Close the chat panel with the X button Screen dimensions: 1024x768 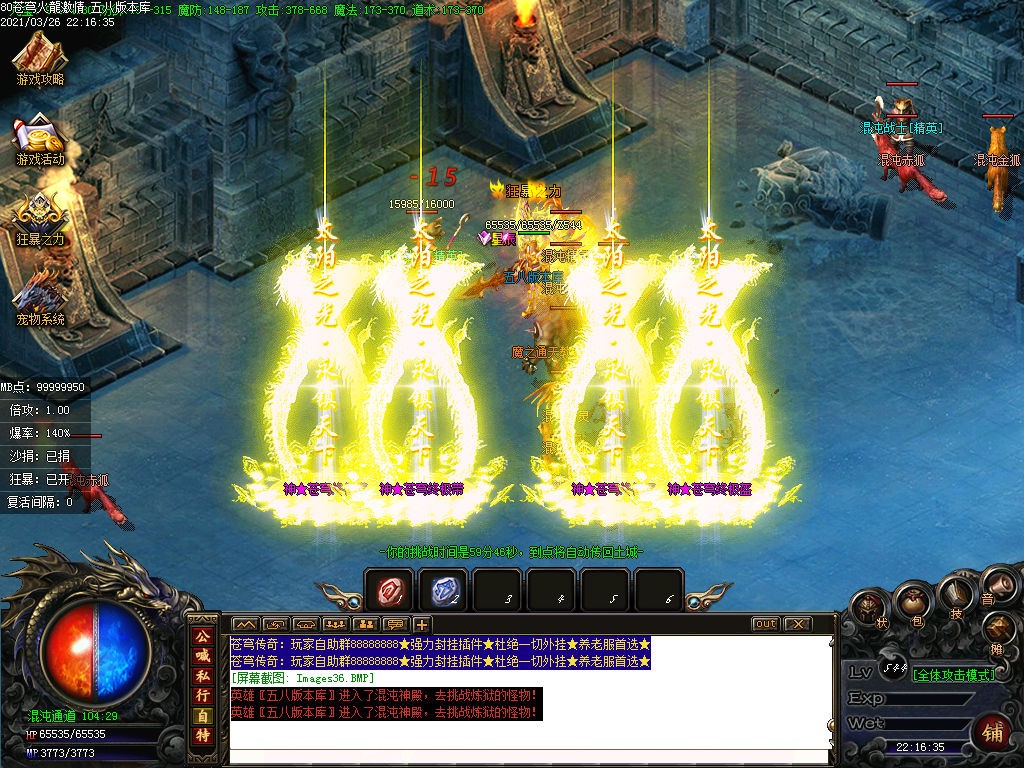tap(797, 624)
